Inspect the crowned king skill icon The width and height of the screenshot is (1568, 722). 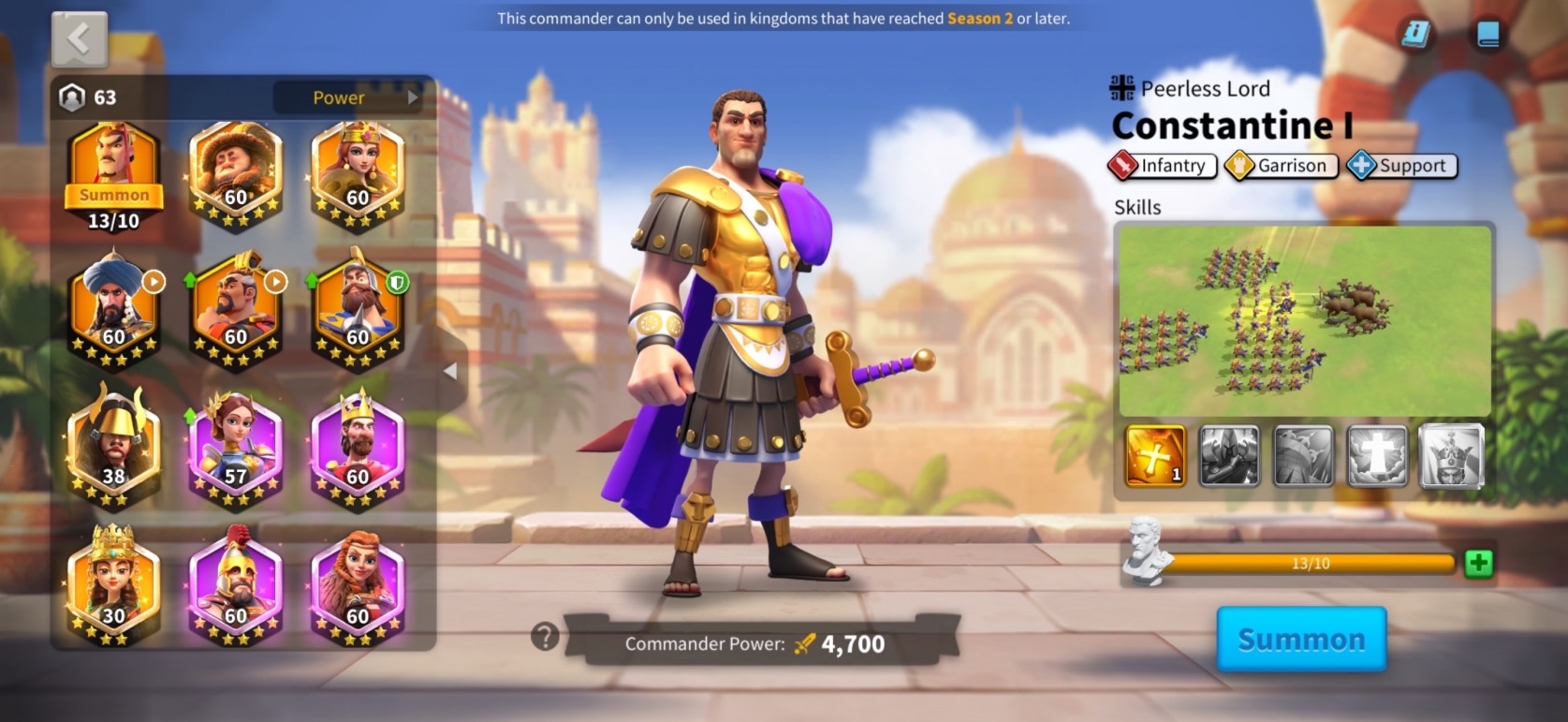point(1451,456)
